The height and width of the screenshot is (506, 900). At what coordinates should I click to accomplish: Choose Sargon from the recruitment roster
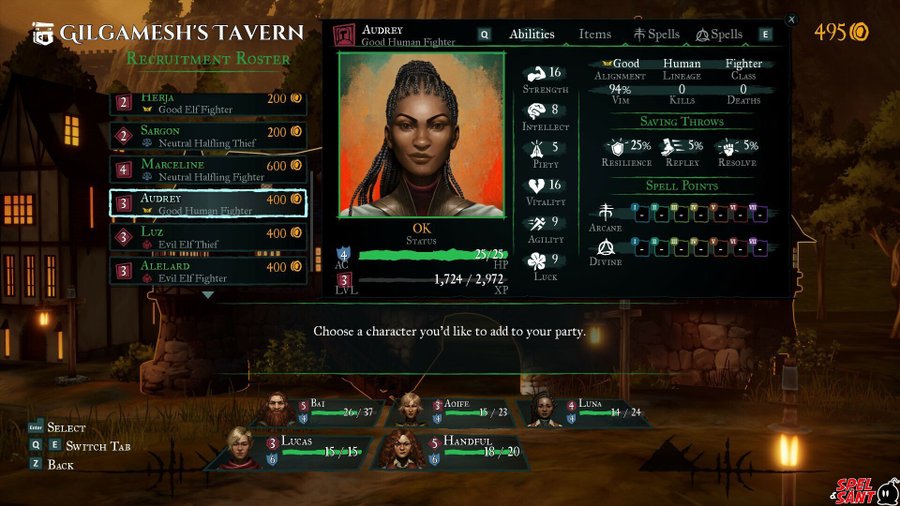pos(208,136)
